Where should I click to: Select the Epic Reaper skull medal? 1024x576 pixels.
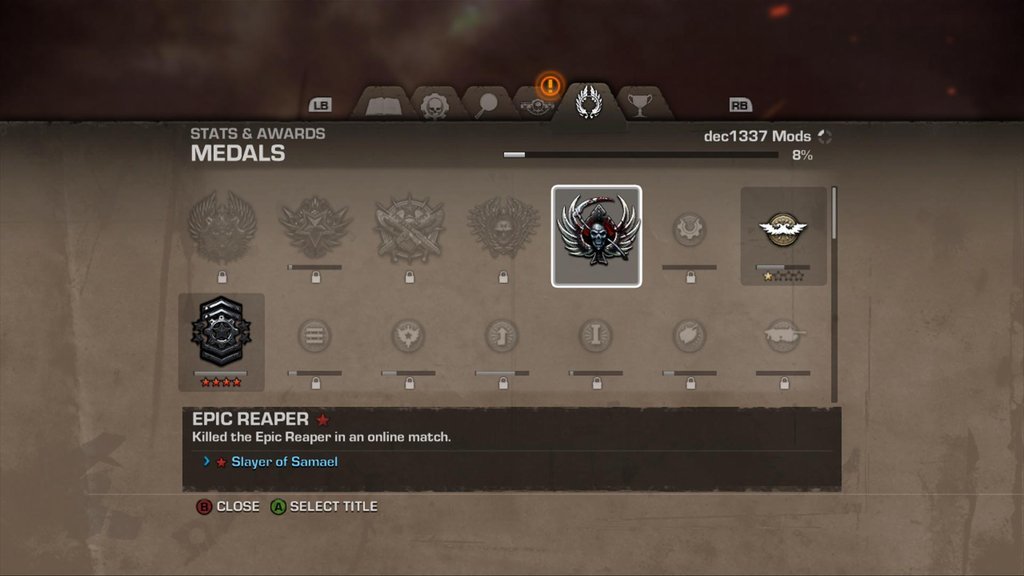click(x=596, y=235)
